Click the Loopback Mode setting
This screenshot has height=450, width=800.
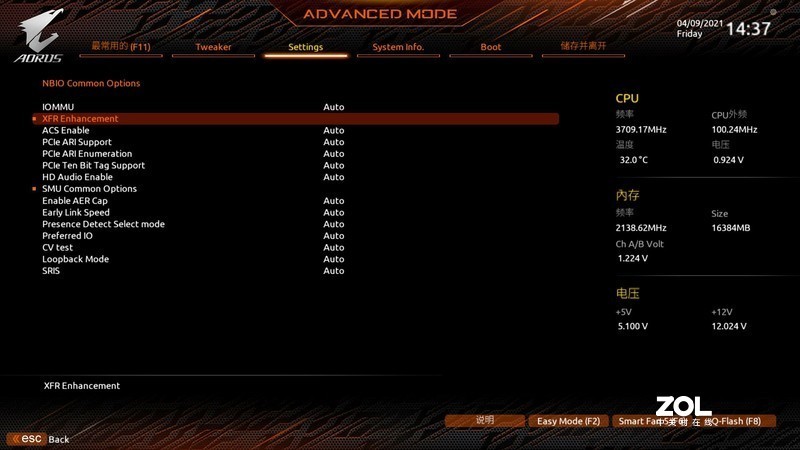coord(75,259)
